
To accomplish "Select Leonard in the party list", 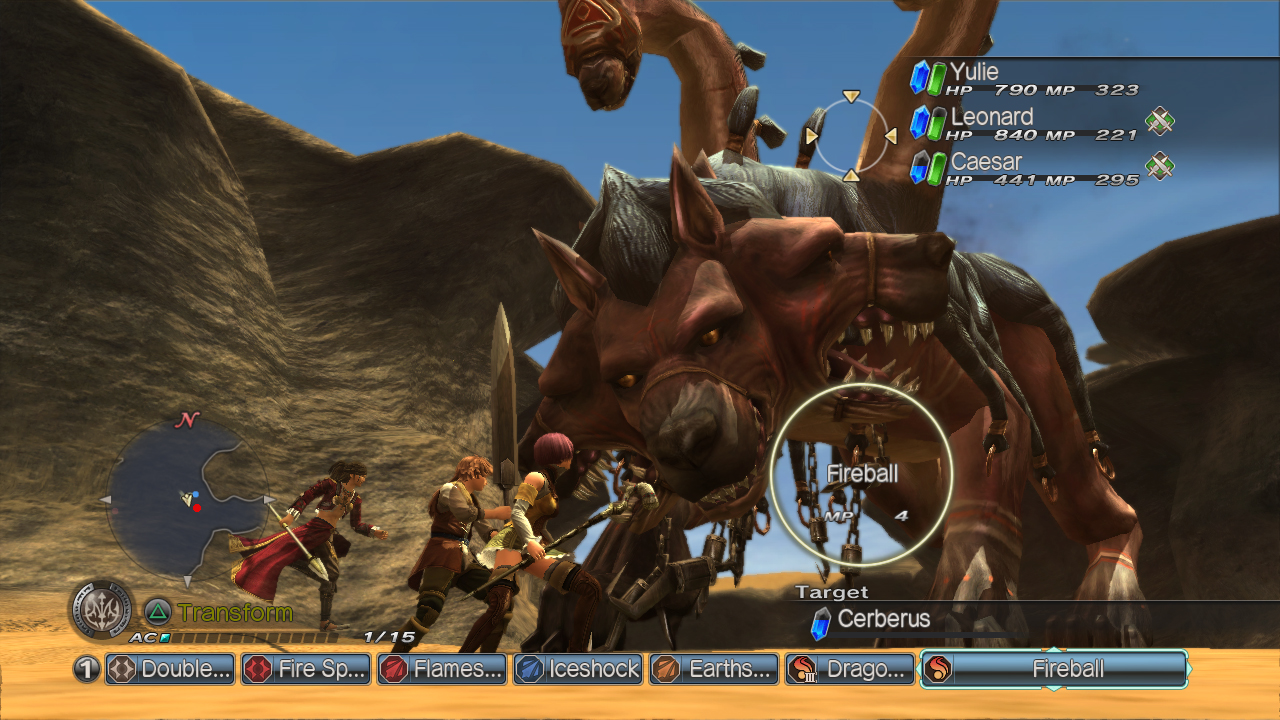I will pos(1025,123).
